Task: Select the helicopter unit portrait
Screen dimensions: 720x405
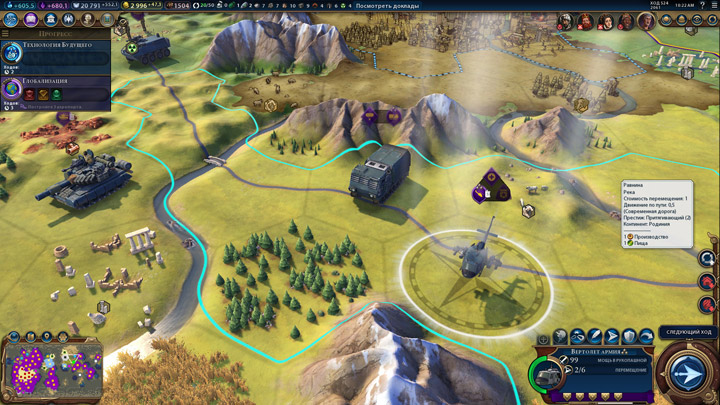Action: point(548,375)
